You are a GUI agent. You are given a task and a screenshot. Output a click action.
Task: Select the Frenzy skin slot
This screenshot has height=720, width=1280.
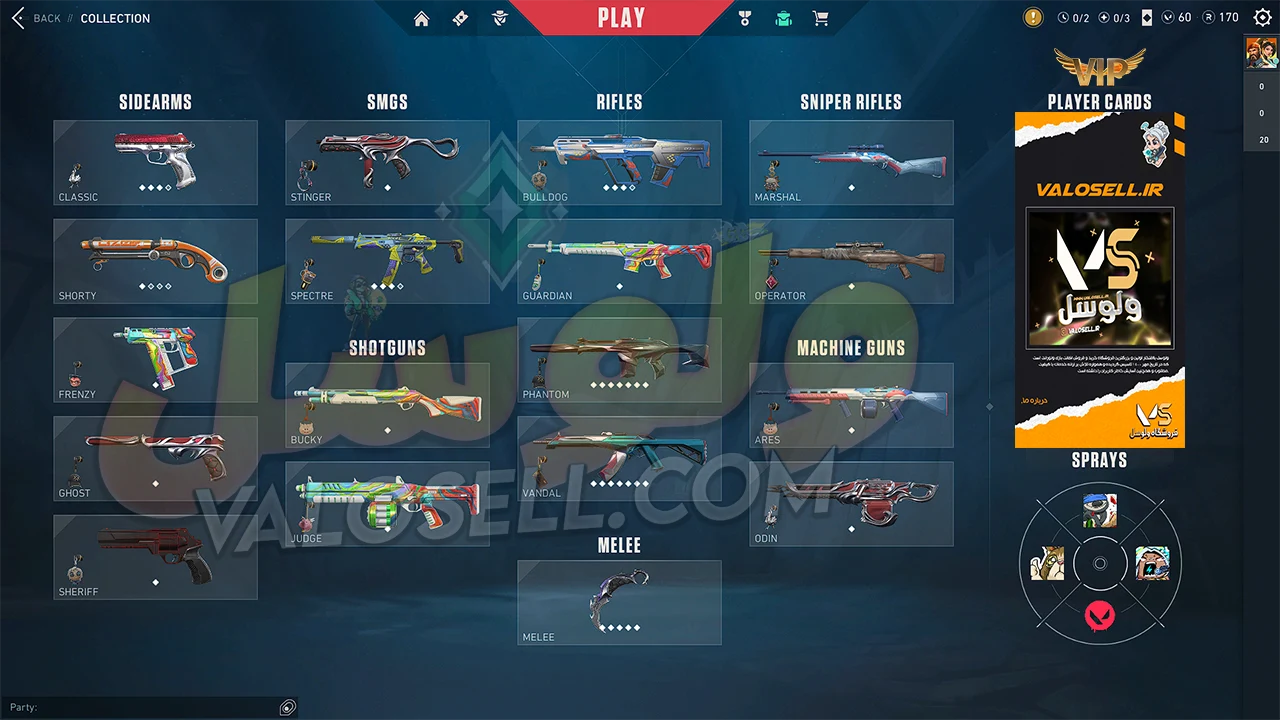pyautogui.click(x=155, y=360)
